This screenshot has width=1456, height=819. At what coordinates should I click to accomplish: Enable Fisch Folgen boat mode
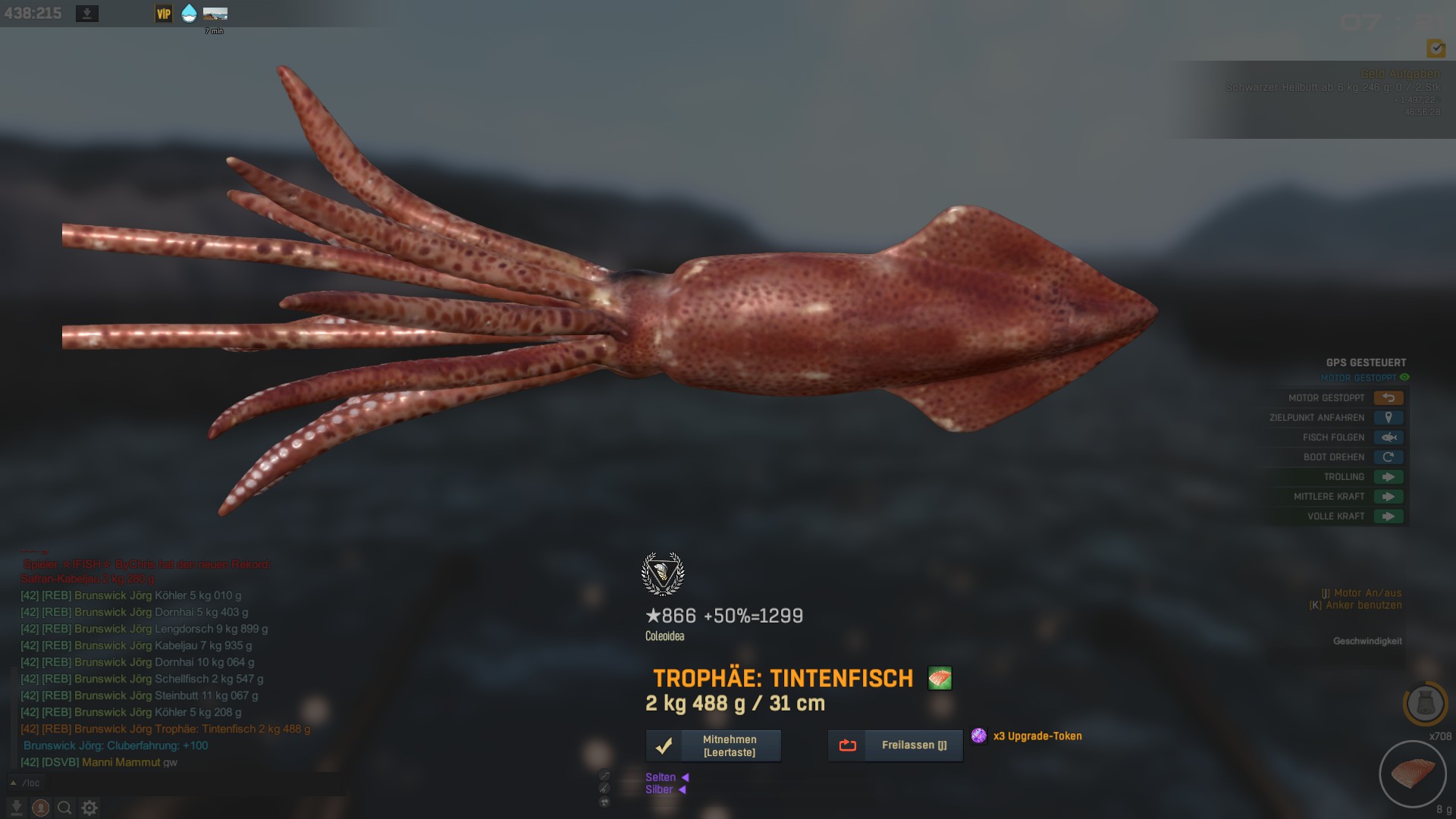(1388, 438)
